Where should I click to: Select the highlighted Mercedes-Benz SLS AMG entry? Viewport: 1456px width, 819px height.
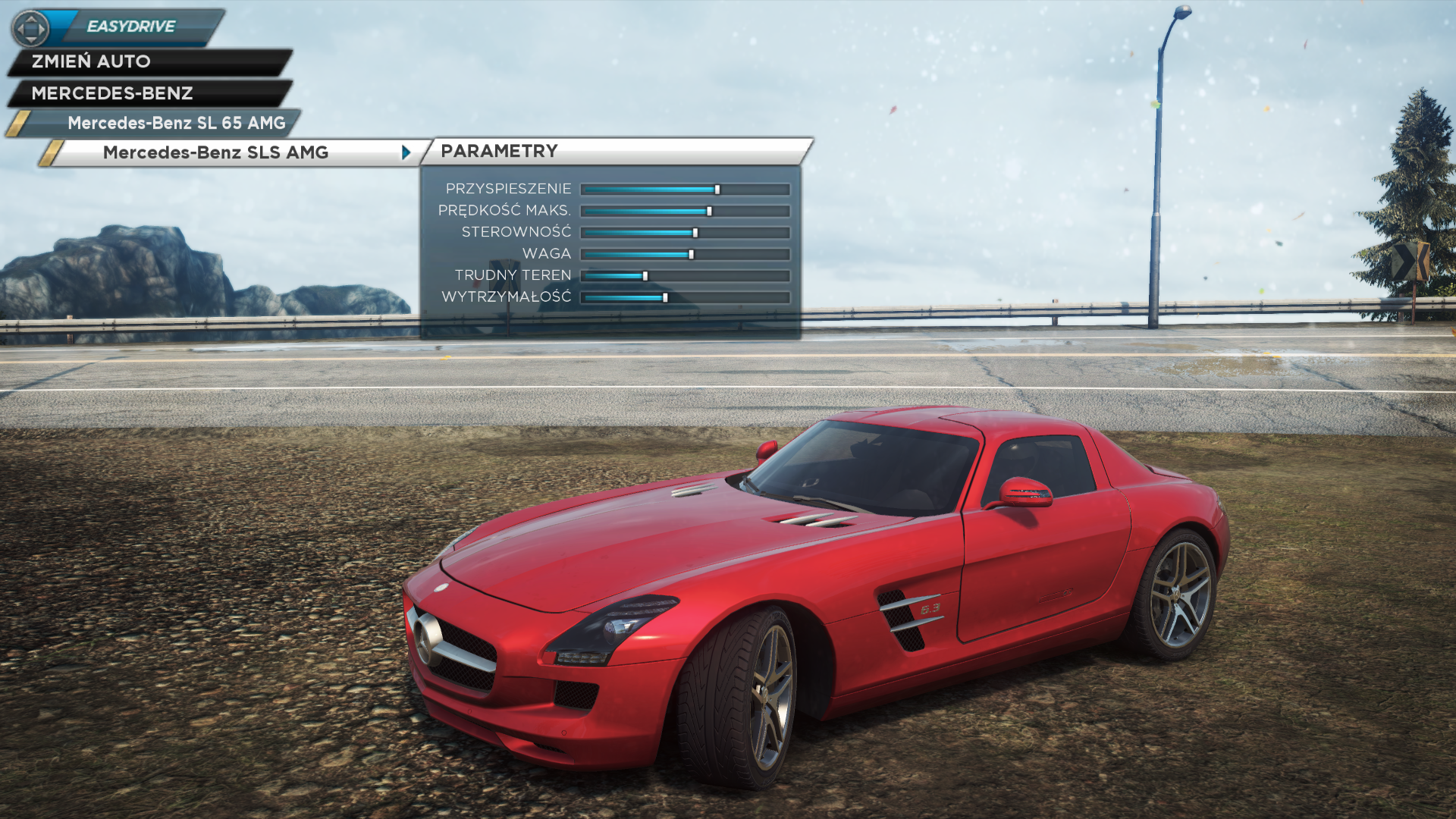pyautogui.click(x=215, y=152)
